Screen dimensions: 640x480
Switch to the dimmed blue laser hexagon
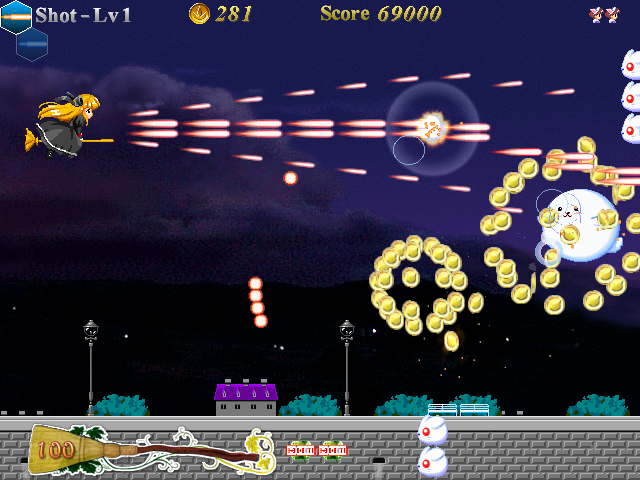(x=31, y=43)
